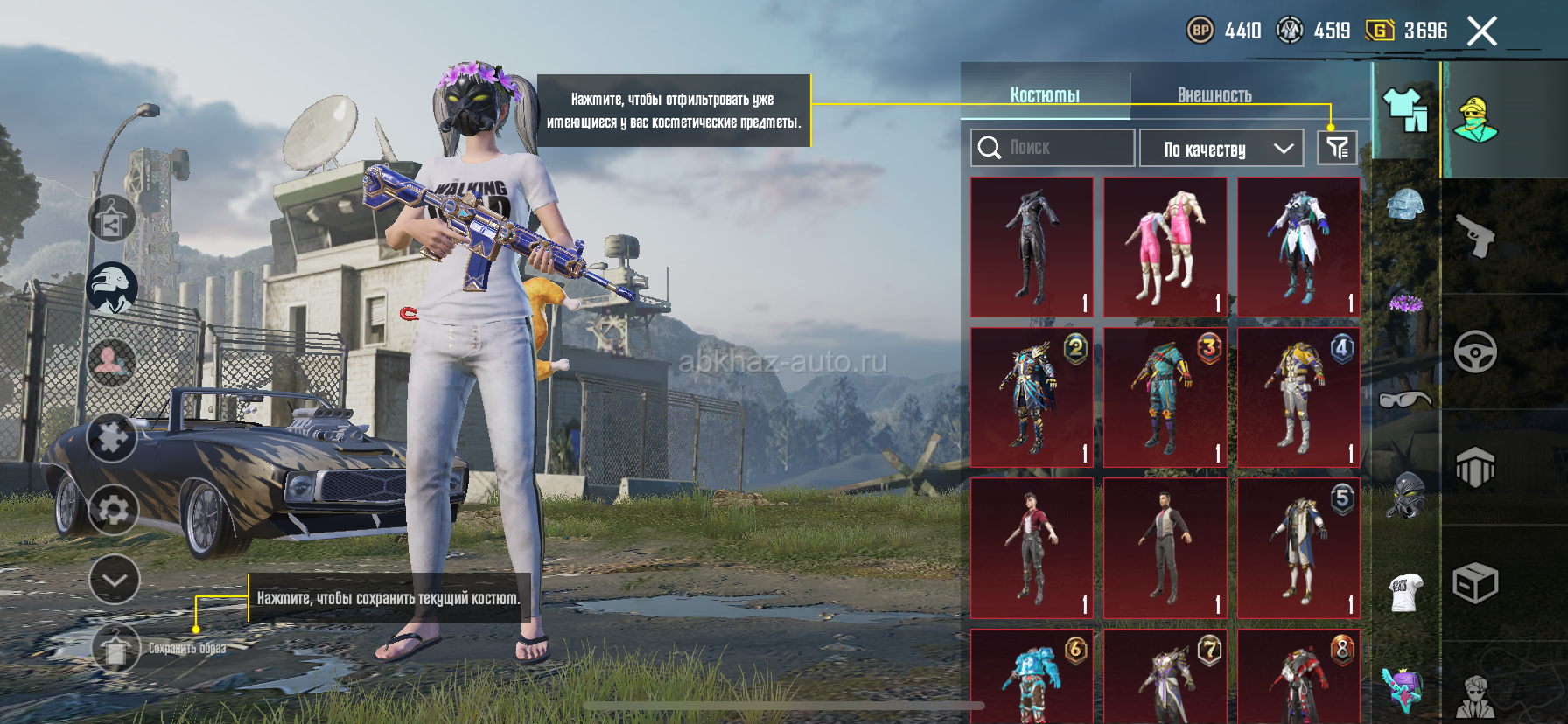Image resolution: width=1568 pixels, height=724 pixels.
Task: Select the costume tile numbered 5
Action: click(x=1298, y=547)
